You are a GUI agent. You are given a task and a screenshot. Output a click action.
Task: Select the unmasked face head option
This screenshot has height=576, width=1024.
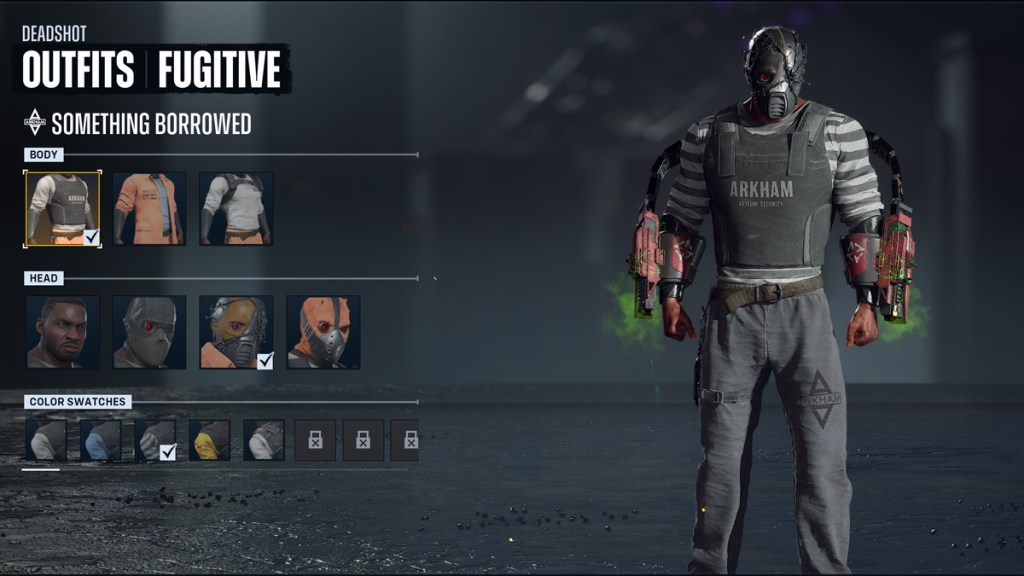tap(62, 332)
